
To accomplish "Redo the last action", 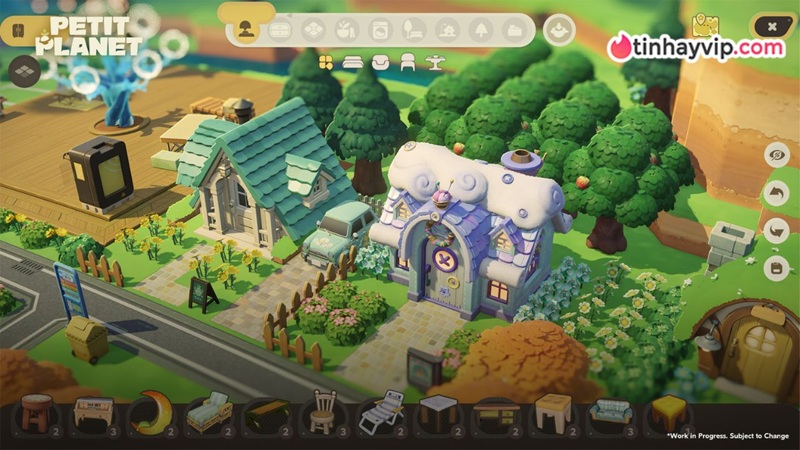I will coord(776,230).
